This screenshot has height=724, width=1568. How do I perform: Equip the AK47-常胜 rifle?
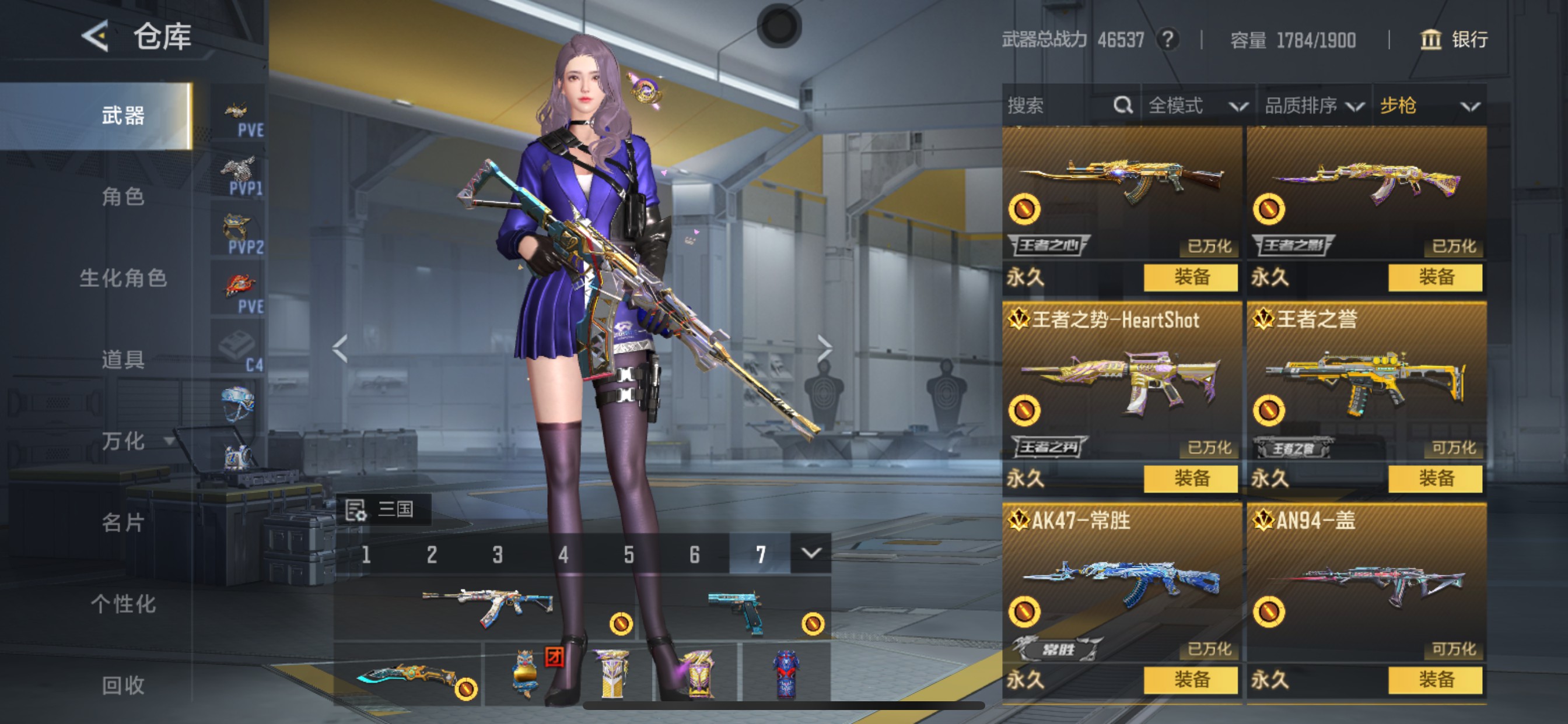[1190, 680]
